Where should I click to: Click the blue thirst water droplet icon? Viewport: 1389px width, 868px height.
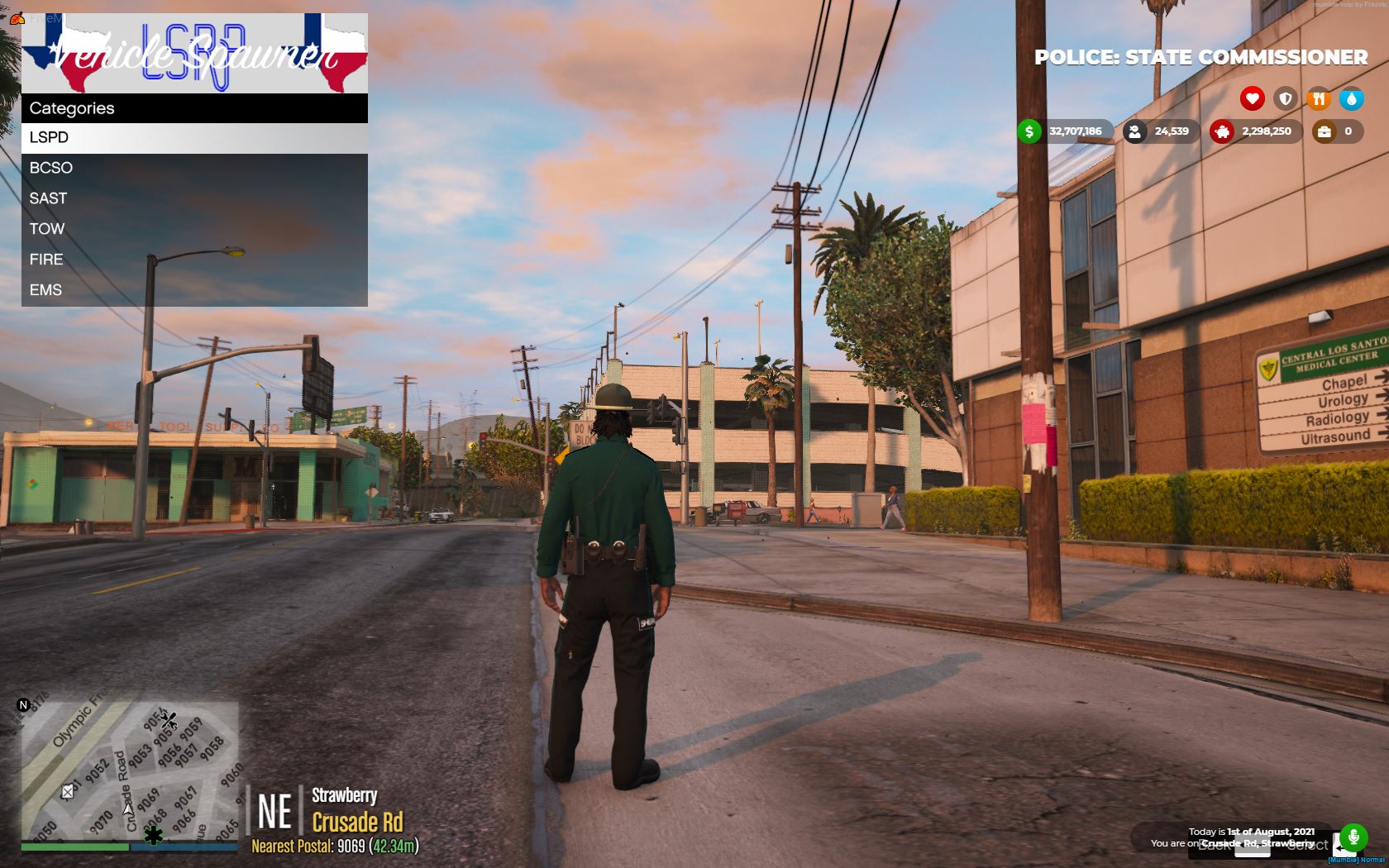pos(1351,98)
